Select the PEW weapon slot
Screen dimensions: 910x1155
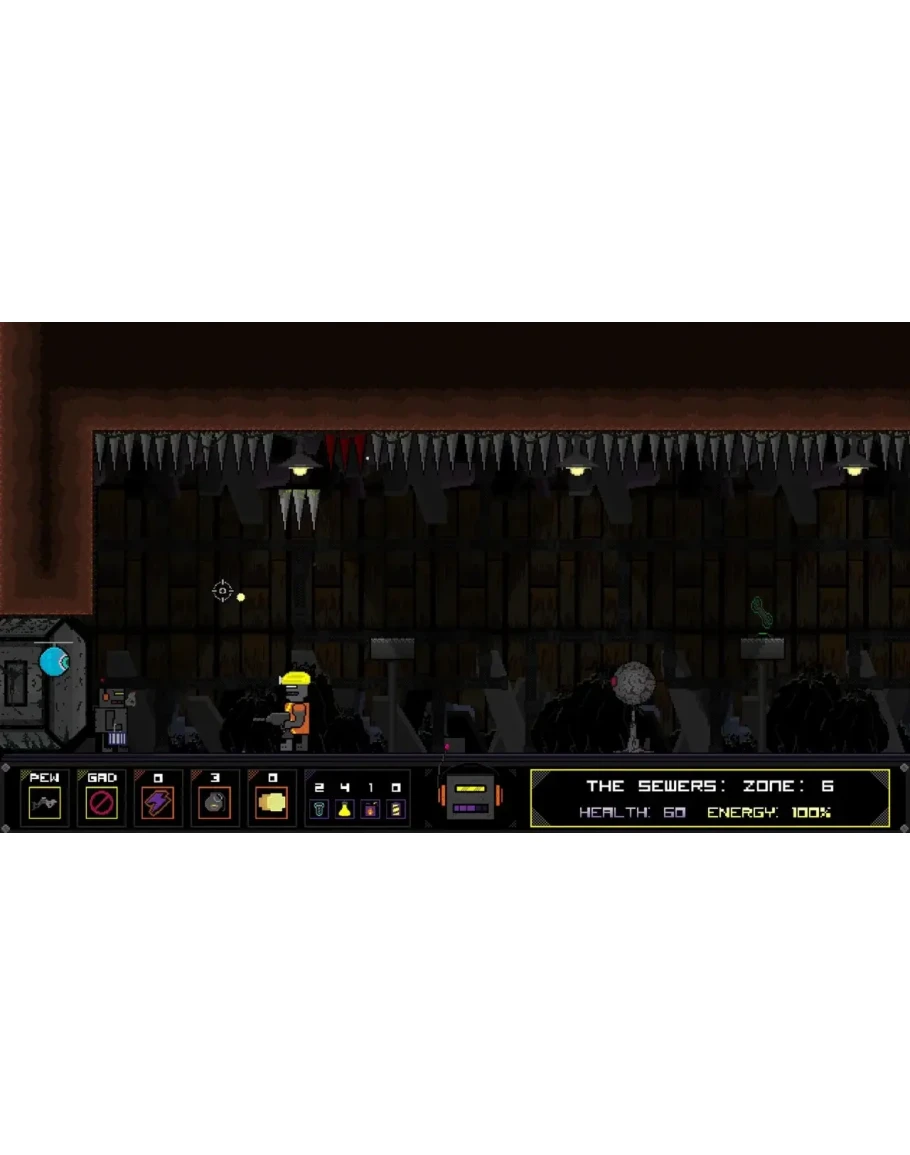point(44,802)
